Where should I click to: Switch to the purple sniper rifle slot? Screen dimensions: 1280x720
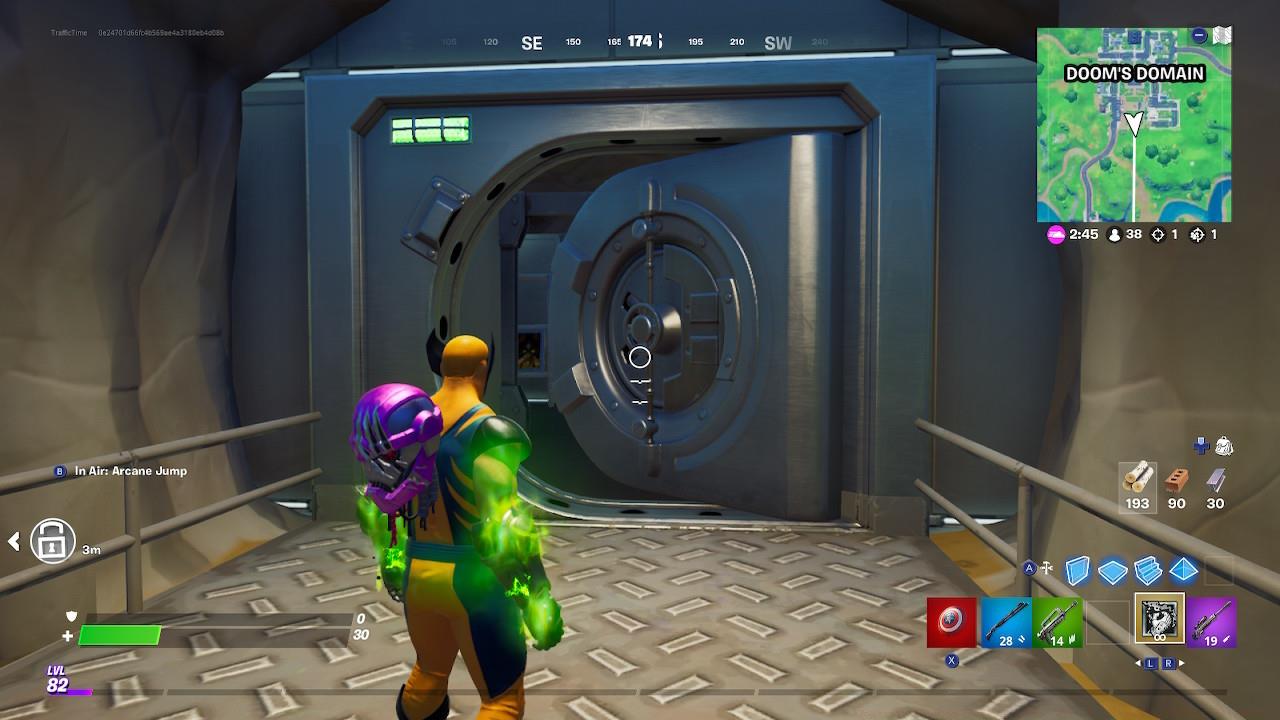tap(1212, 621)
